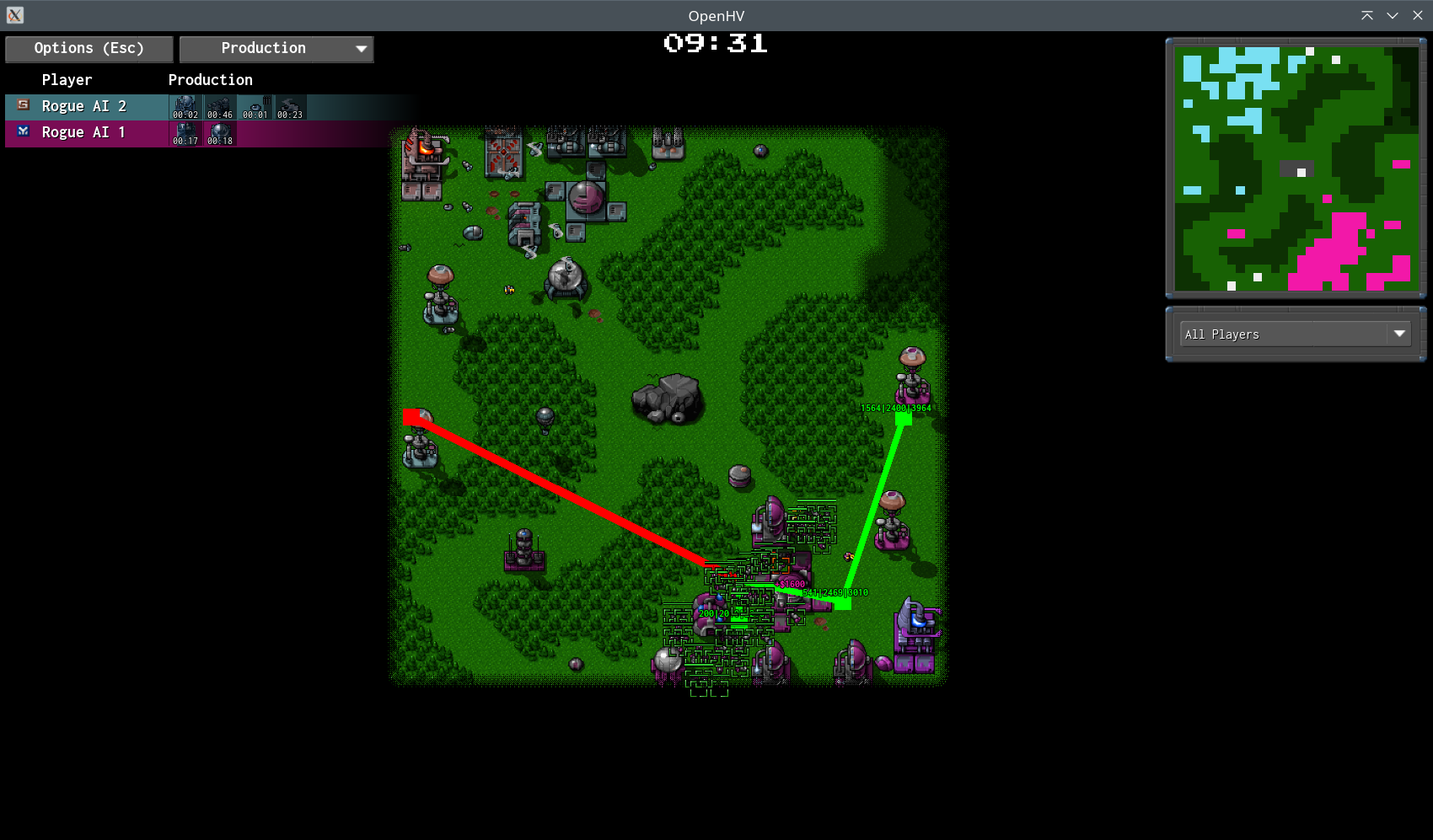Click the window roll-up arrow icon
This screenshot has height=840, width=1433.
(1367, 15)
